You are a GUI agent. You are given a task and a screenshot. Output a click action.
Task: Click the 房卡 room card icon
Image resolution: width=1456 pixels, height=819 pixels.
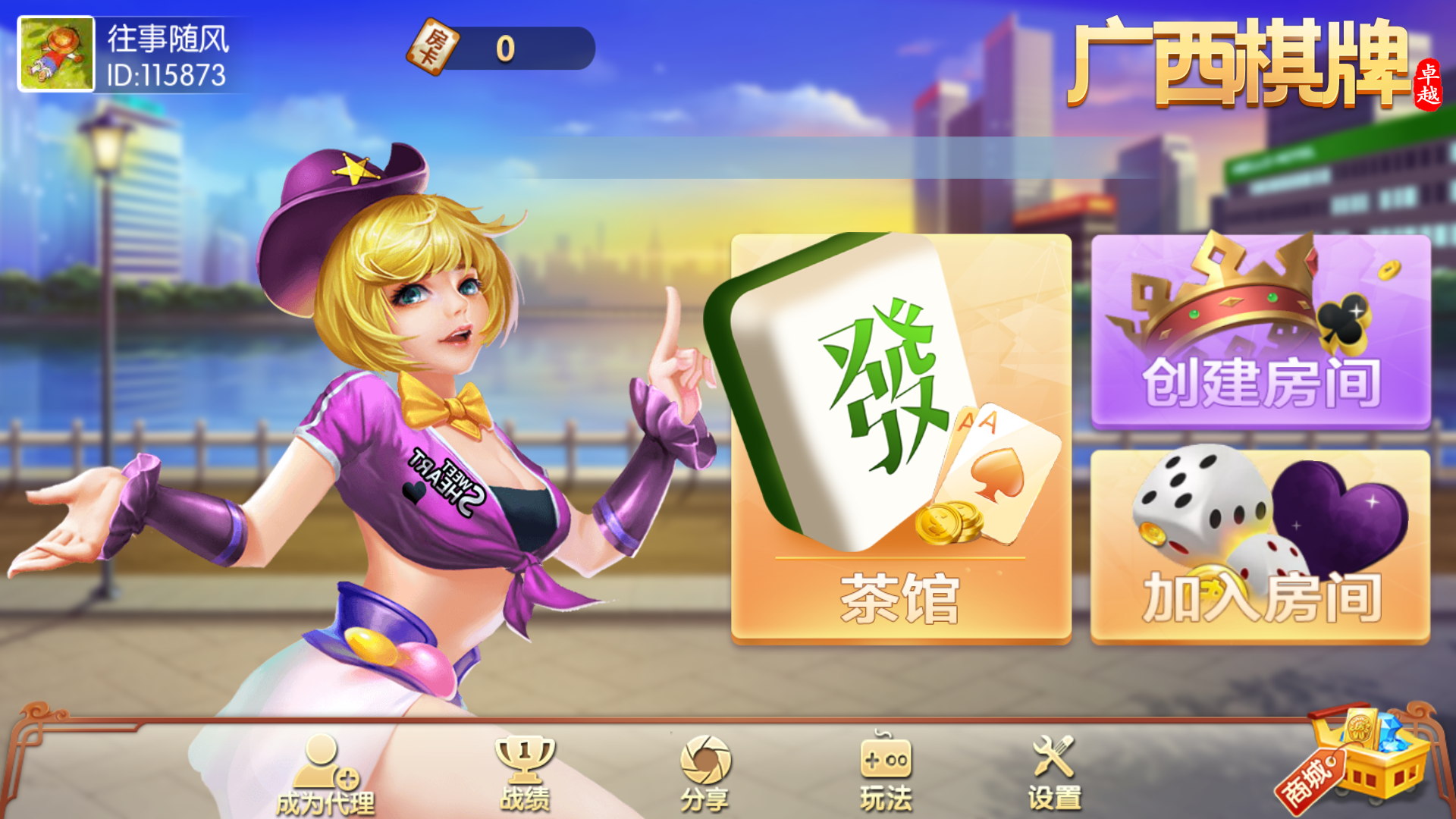coord(430,44)
